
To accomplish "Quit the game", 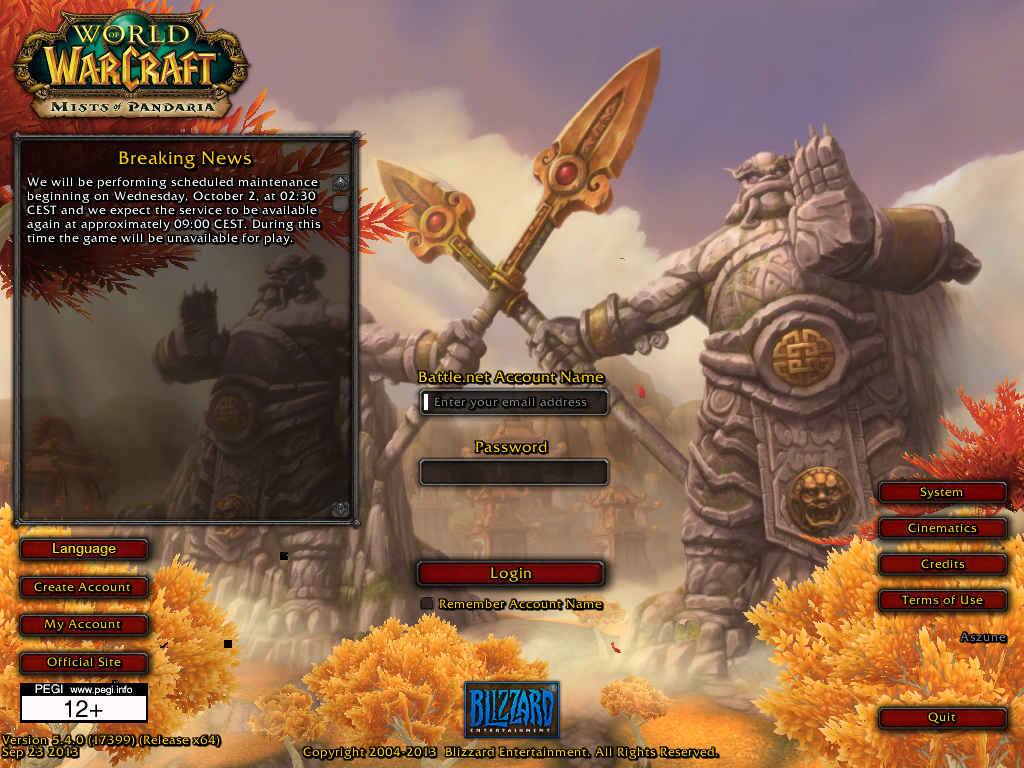I will coord(941,717).
